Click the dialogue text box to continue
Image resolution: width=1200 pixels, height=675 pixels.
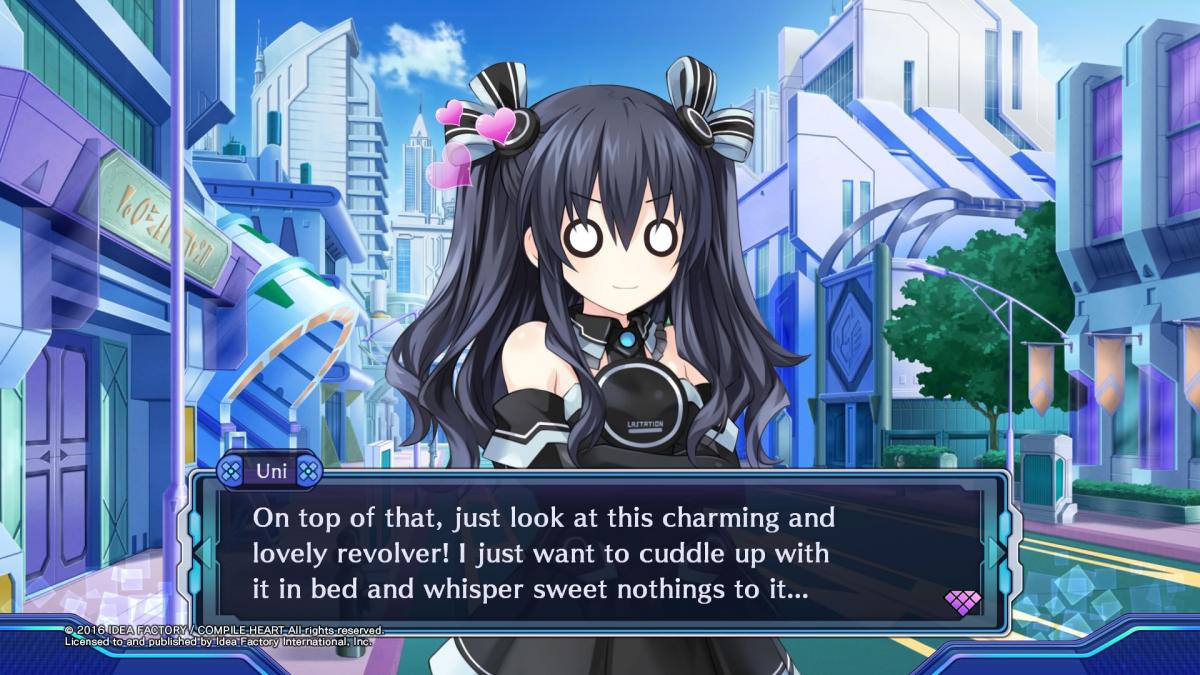coord(598,554)
